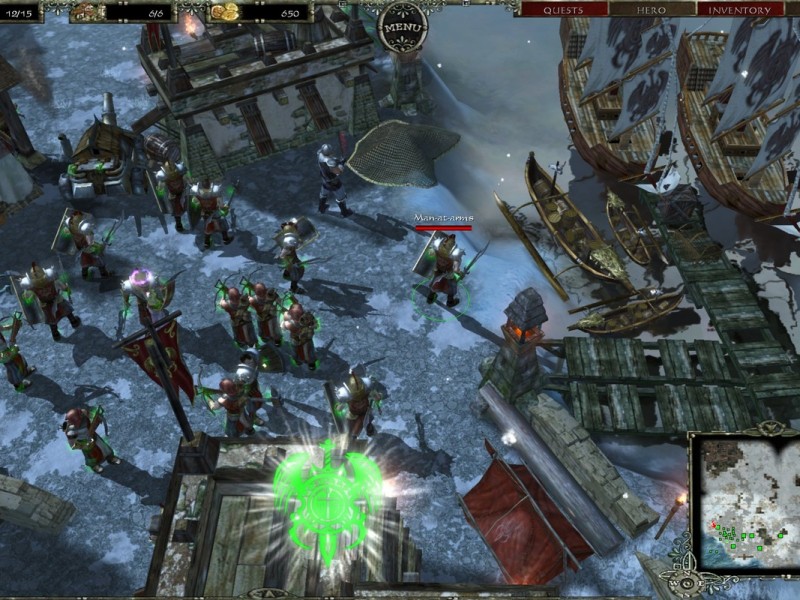The height and width of the screenshot is (600, 800).
Task: Click on the minimap
Action: click(744, 502)
